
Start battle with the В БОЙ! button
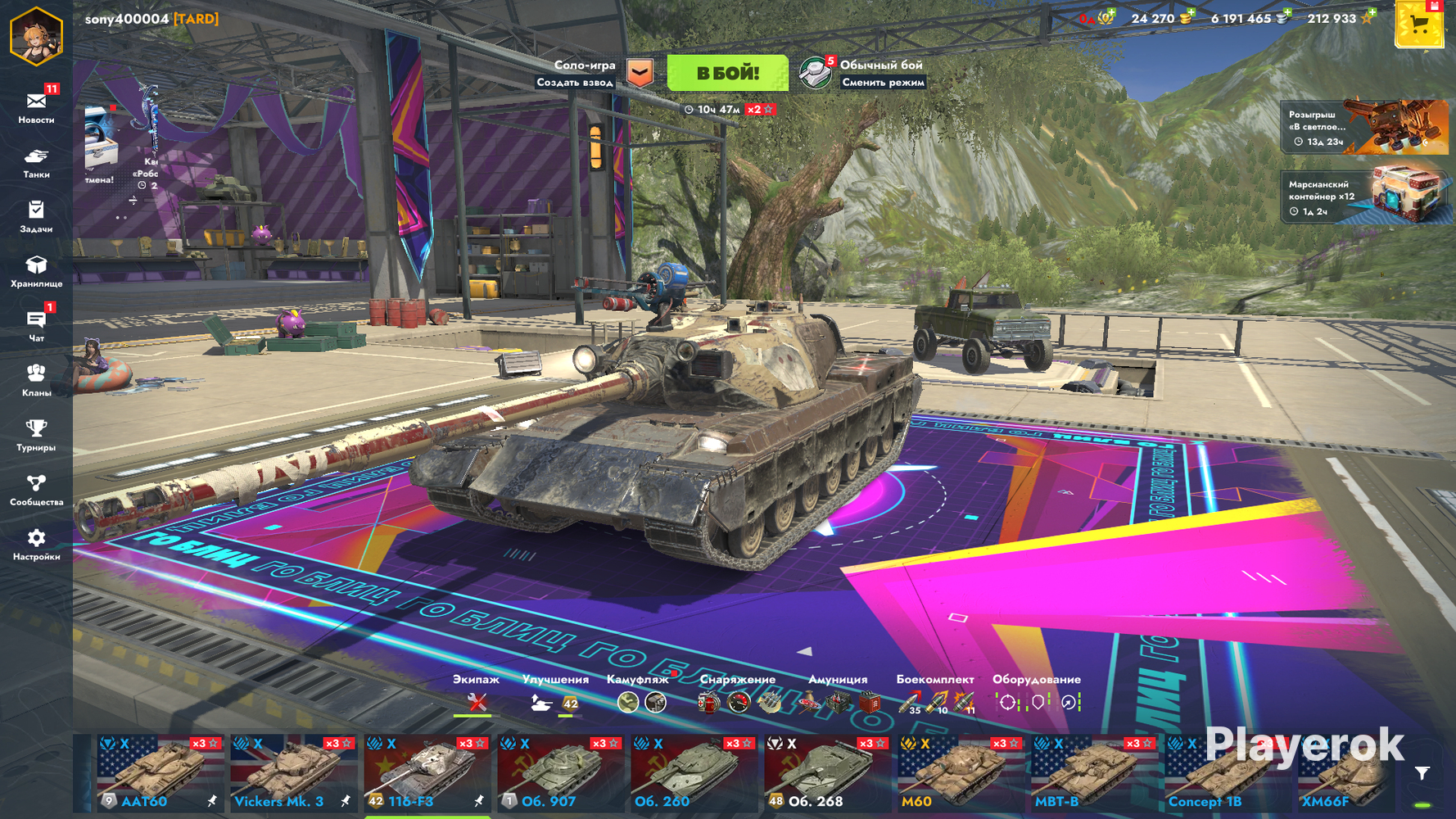727,73
